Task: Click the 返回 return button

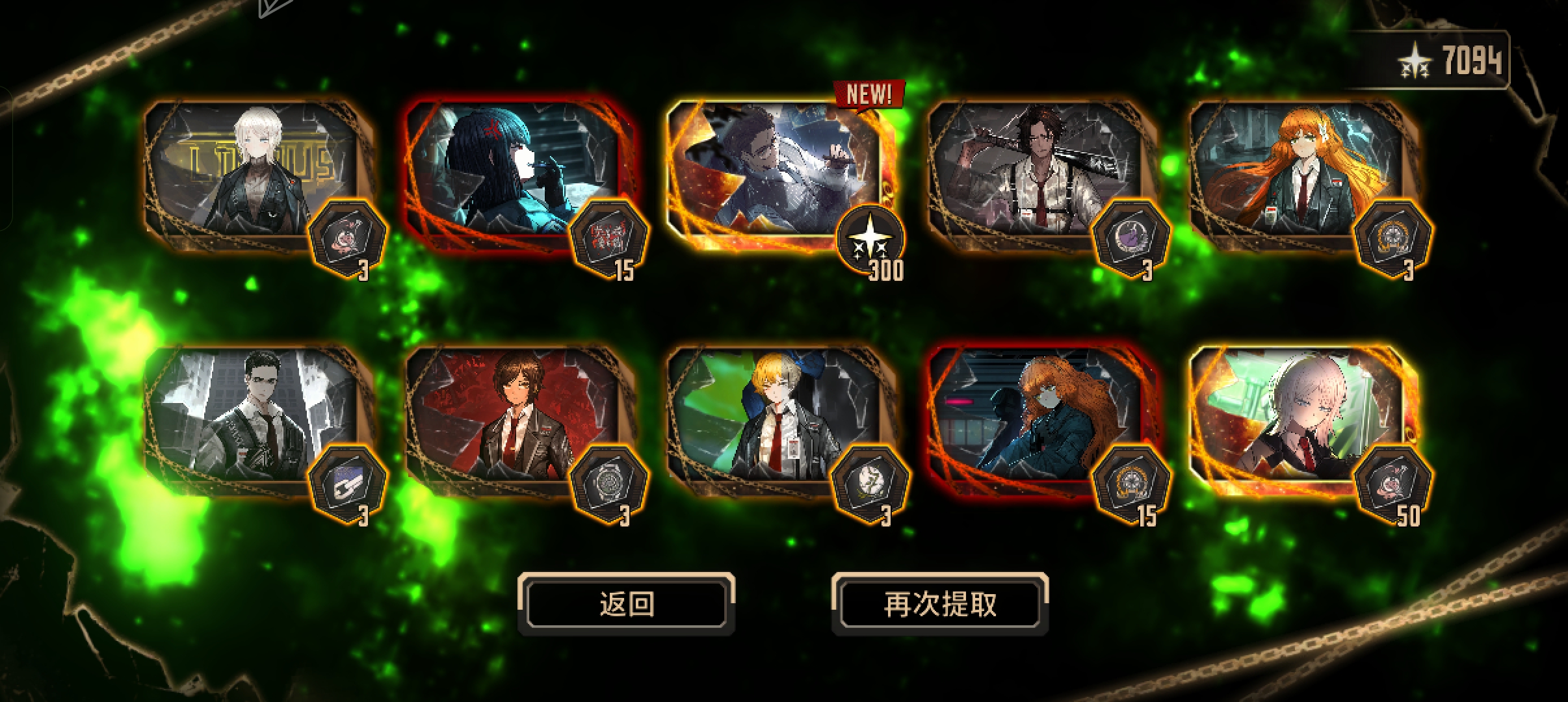Action: (626, 604)
